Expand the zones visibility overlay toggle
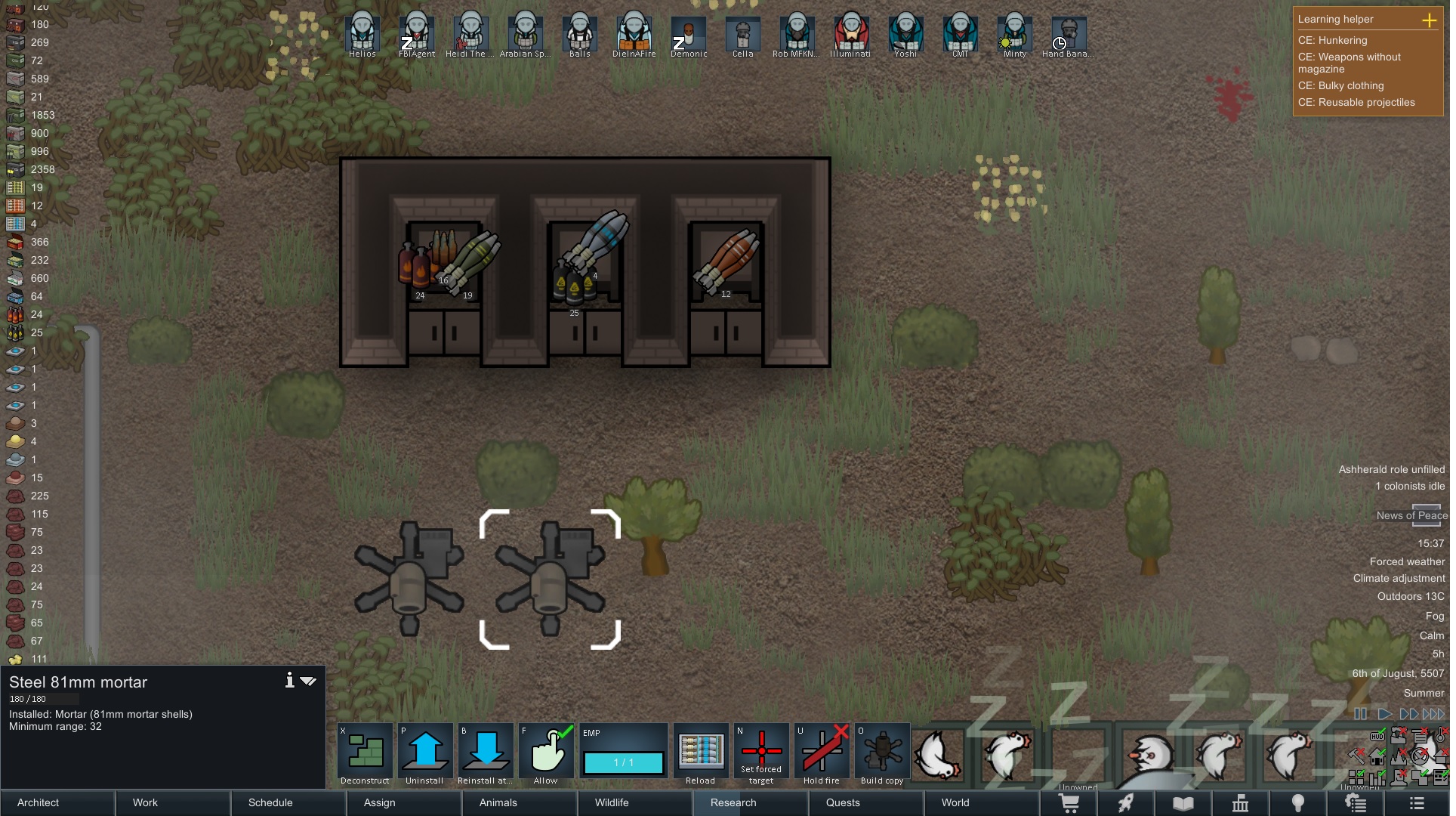The height and width of the screenshot is (816, 1456). click(x=1419, y=777)
